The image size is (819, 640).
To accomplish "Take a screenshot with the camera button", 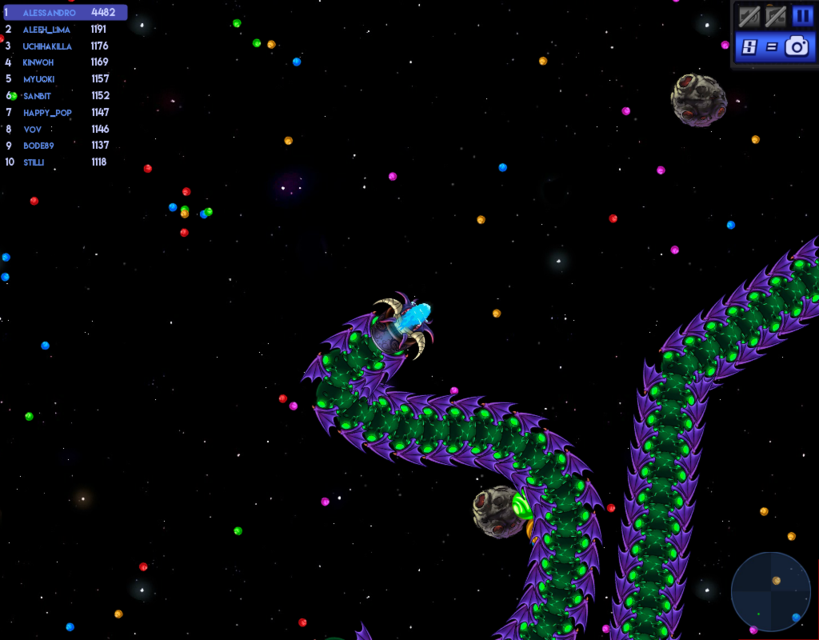I will [x=797, y=46].
